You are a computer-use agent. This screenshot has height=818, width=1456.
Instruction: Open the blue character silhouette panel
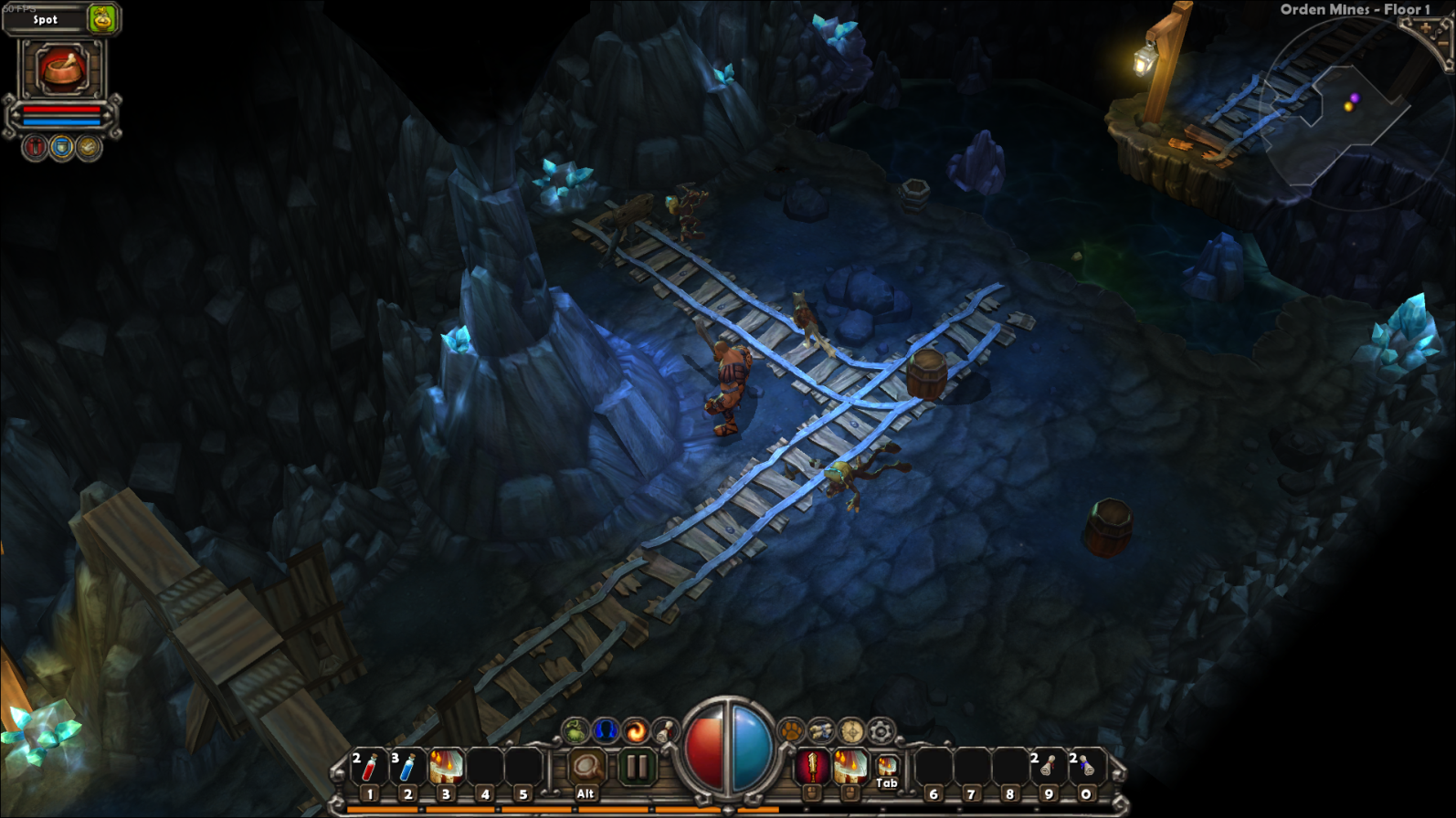(605, 730)
